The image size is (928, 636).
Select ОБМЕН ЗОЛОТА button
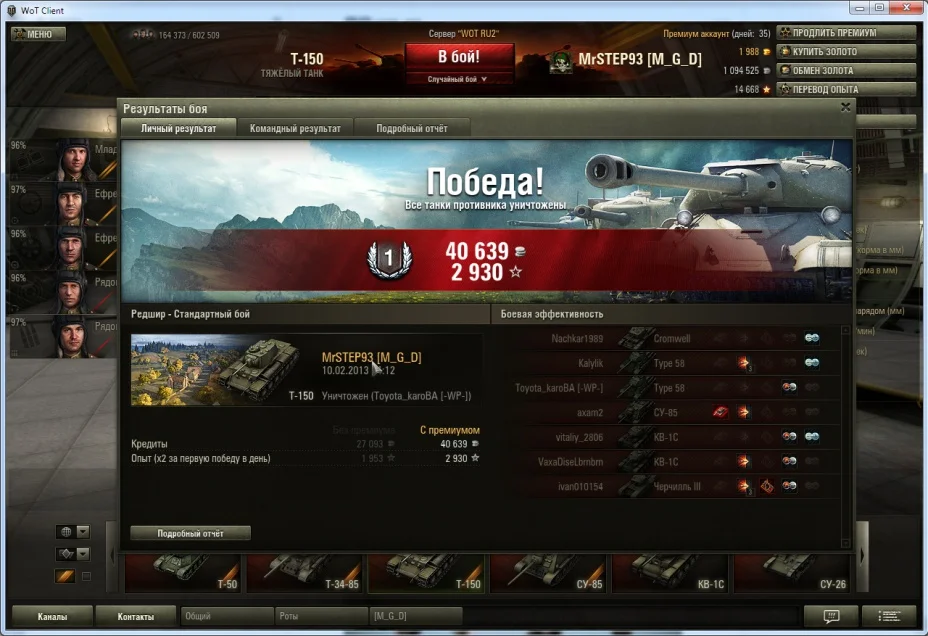[x=846, y=71]
